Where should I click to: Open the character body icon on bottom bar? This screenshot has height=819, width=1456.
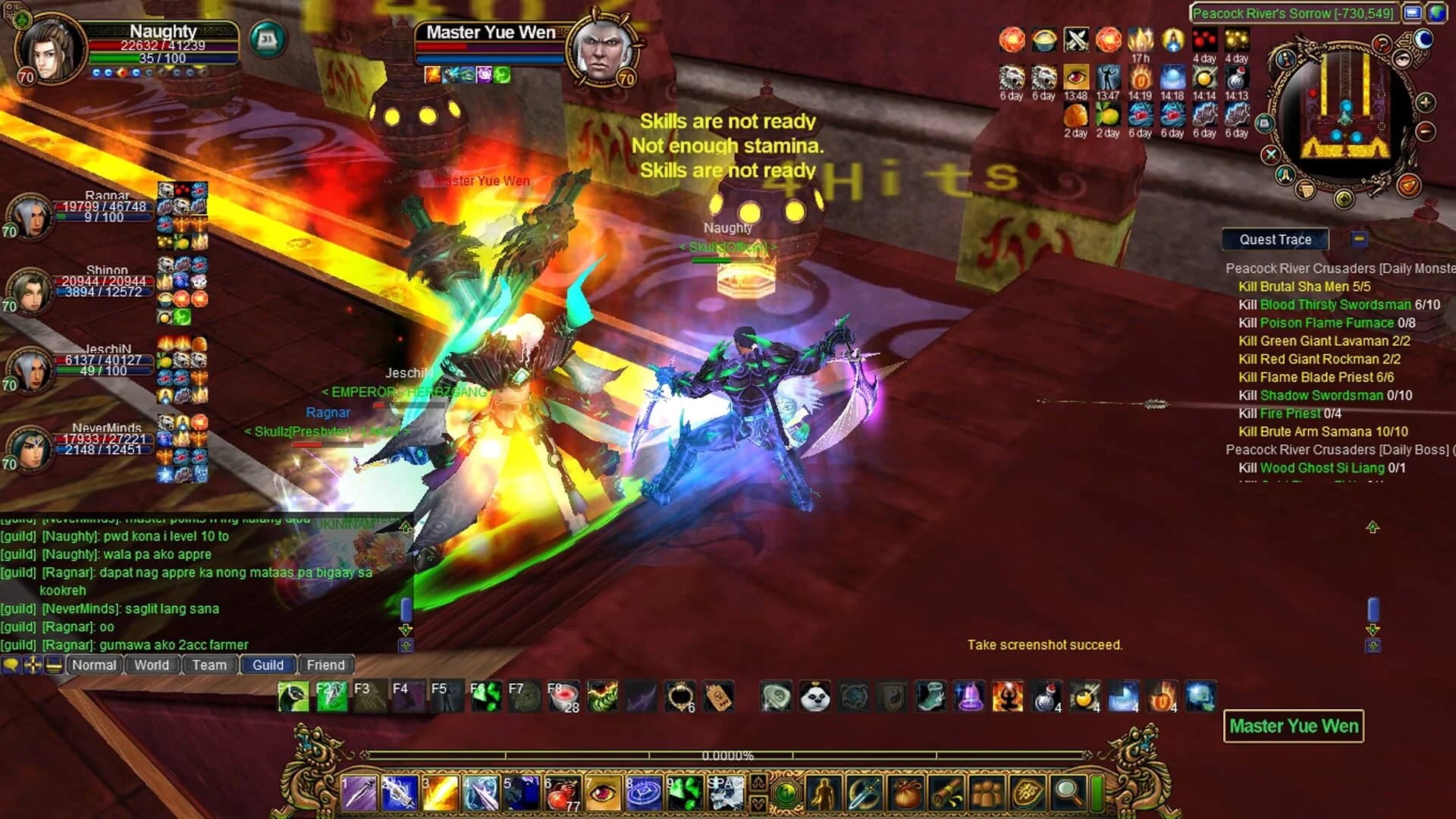tap(824, 794)
